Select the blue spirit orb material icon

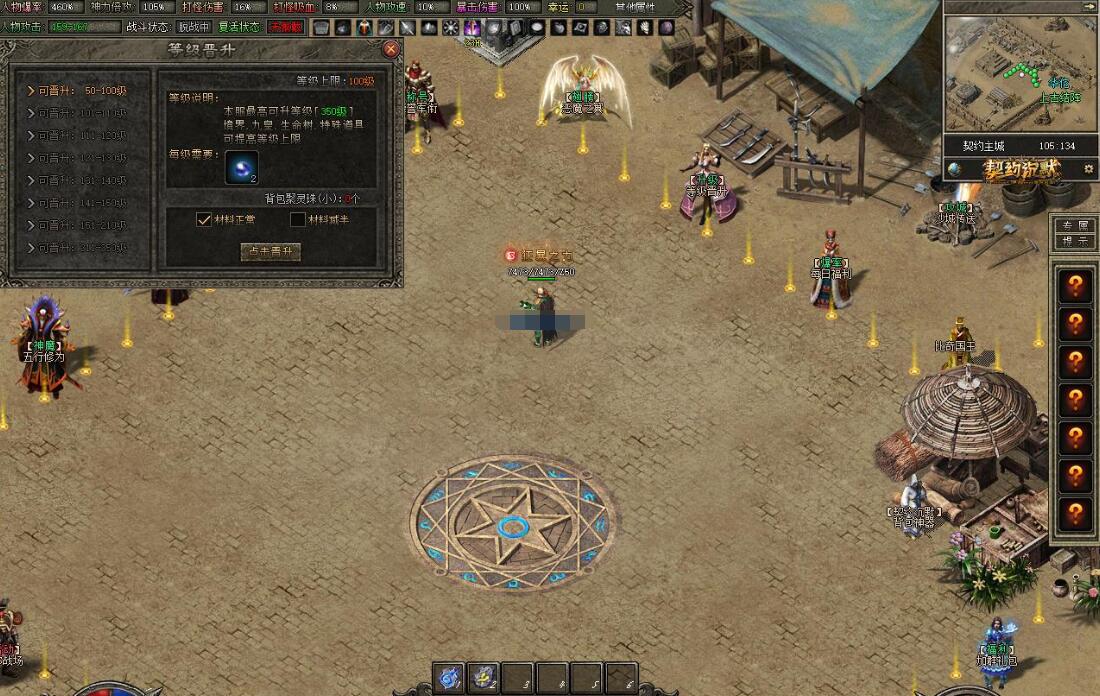(x=241, y=167)
